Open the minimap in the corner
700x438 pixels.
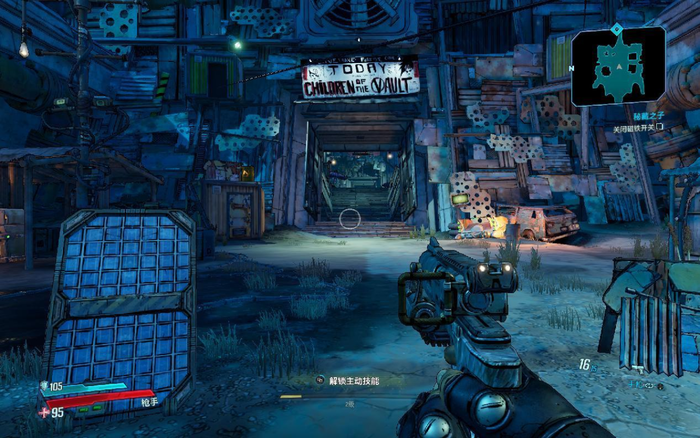click(x=618, y=66)
